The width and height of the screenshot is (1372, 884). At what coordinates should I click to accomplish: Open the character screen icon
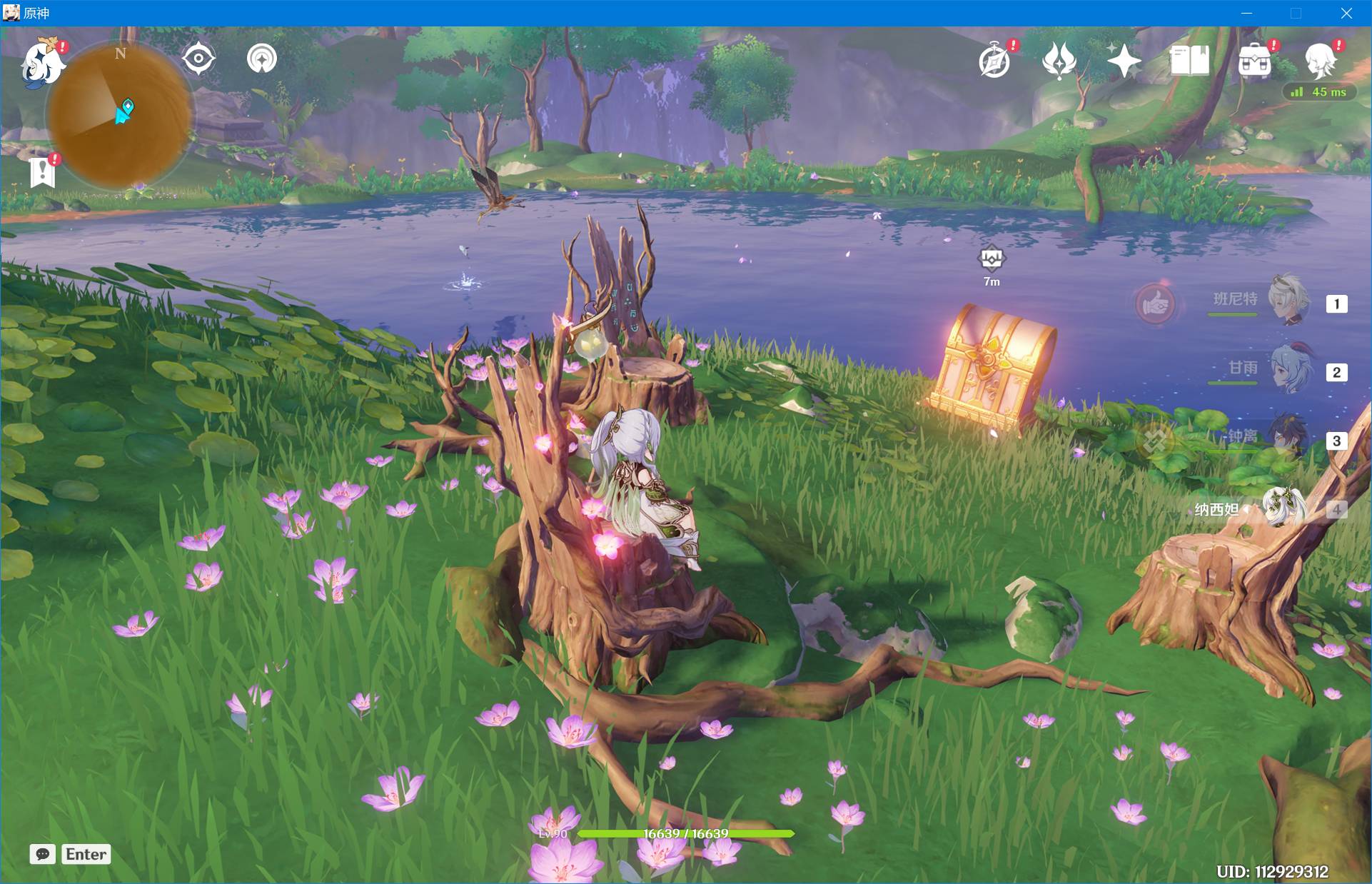[x=1320, y=60]
